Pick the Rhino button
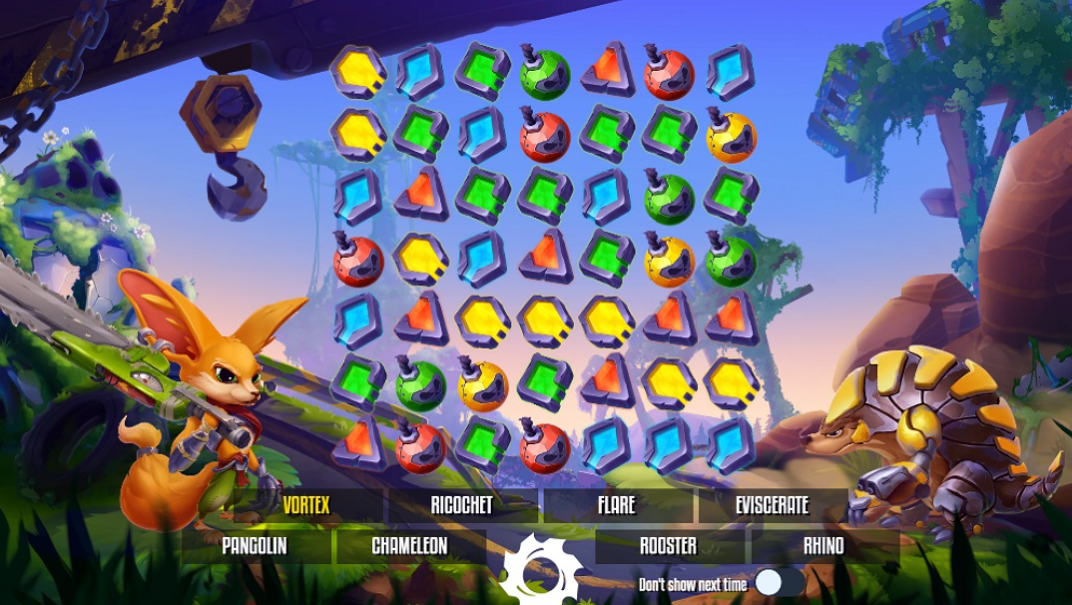This screenshot has width=1072, height=605. (823, 546)
